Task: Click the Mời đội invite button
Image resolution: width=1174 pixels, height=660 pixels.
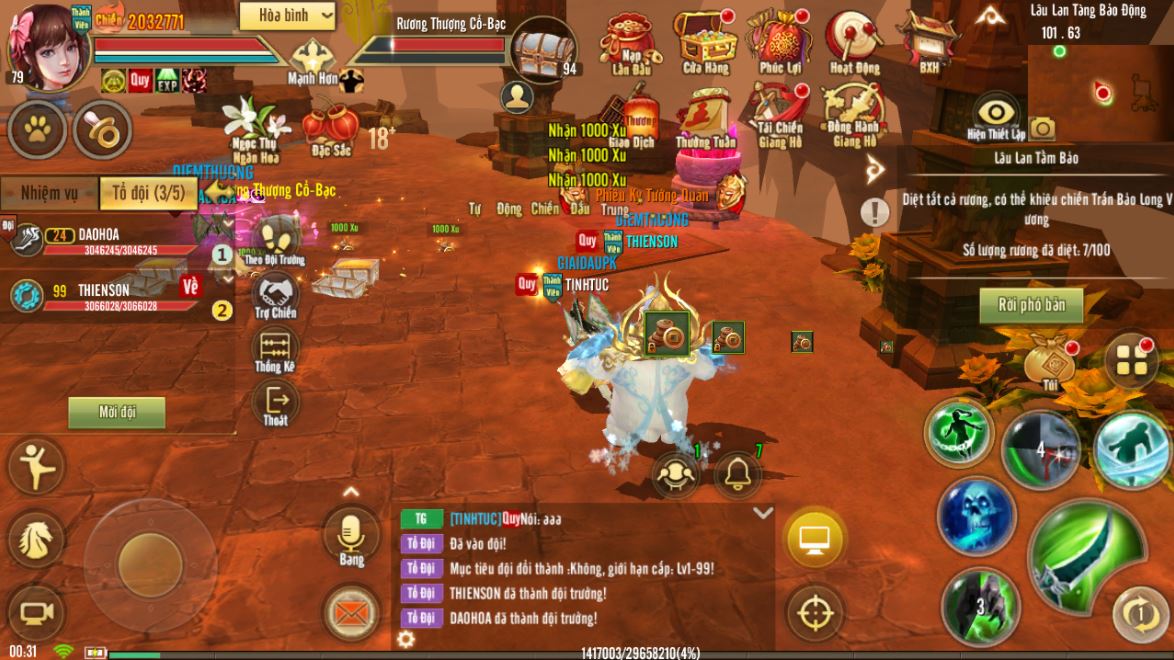Action: pos(117,412)
